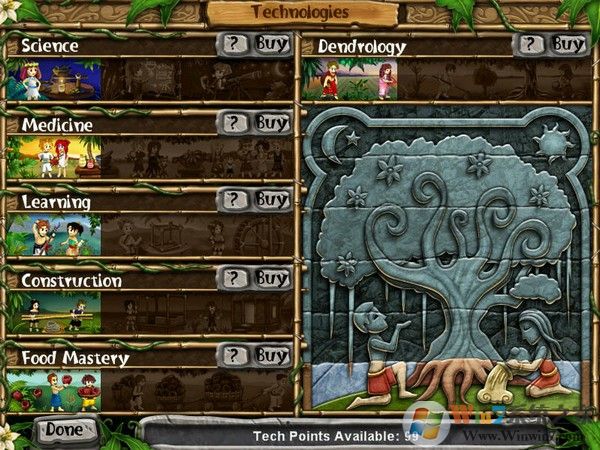Close the Technologies screen with Done
The width and height of the screenshot is (600, 450).
point(63,429)
